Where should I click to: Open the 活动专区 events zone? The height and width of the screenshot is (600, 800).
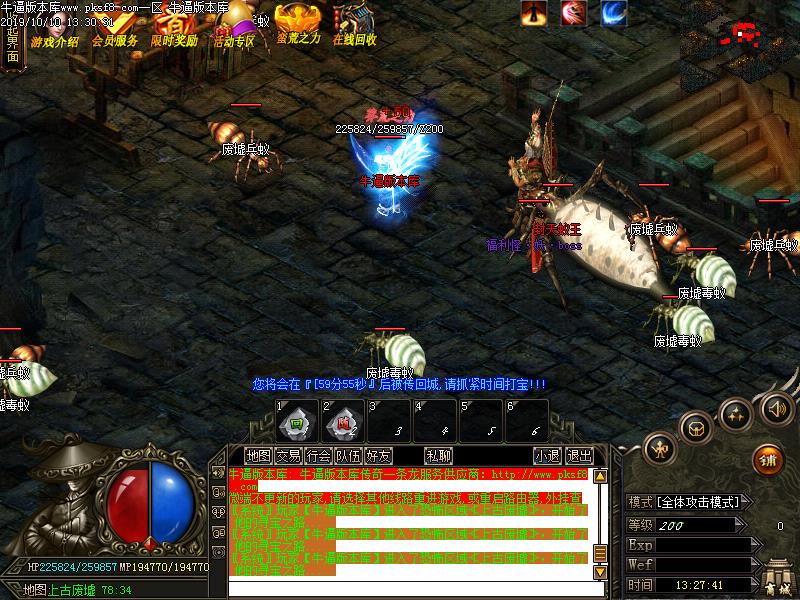tap(234, 28)
